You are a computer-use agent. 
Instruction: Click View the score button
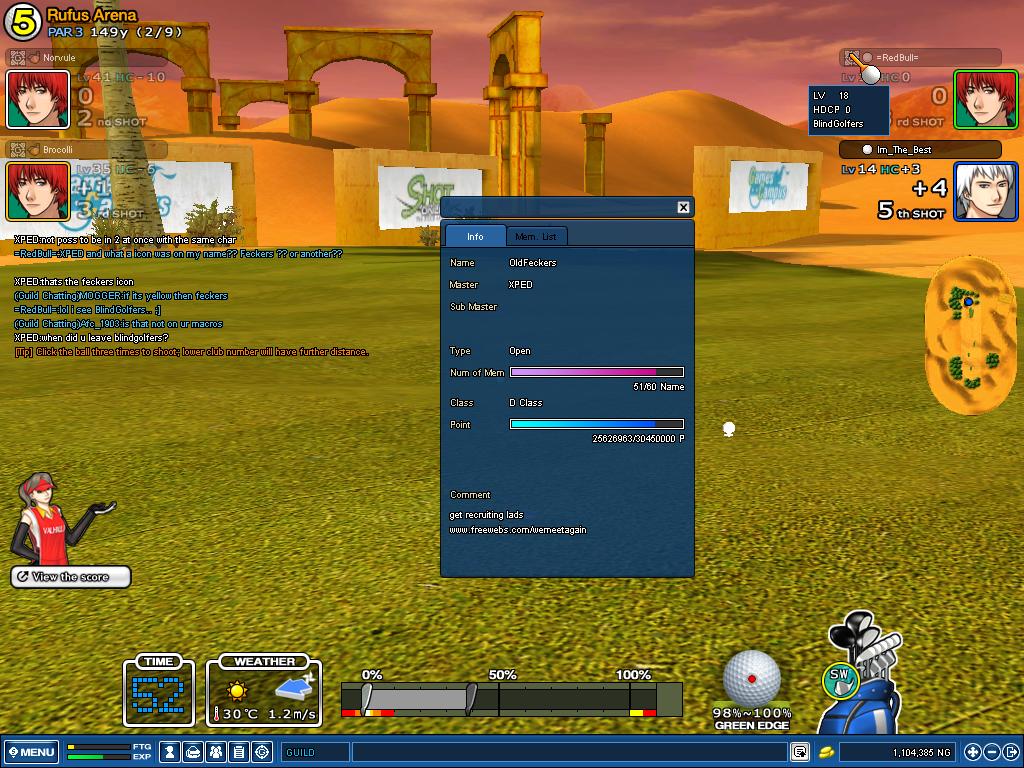pos(71,577)
